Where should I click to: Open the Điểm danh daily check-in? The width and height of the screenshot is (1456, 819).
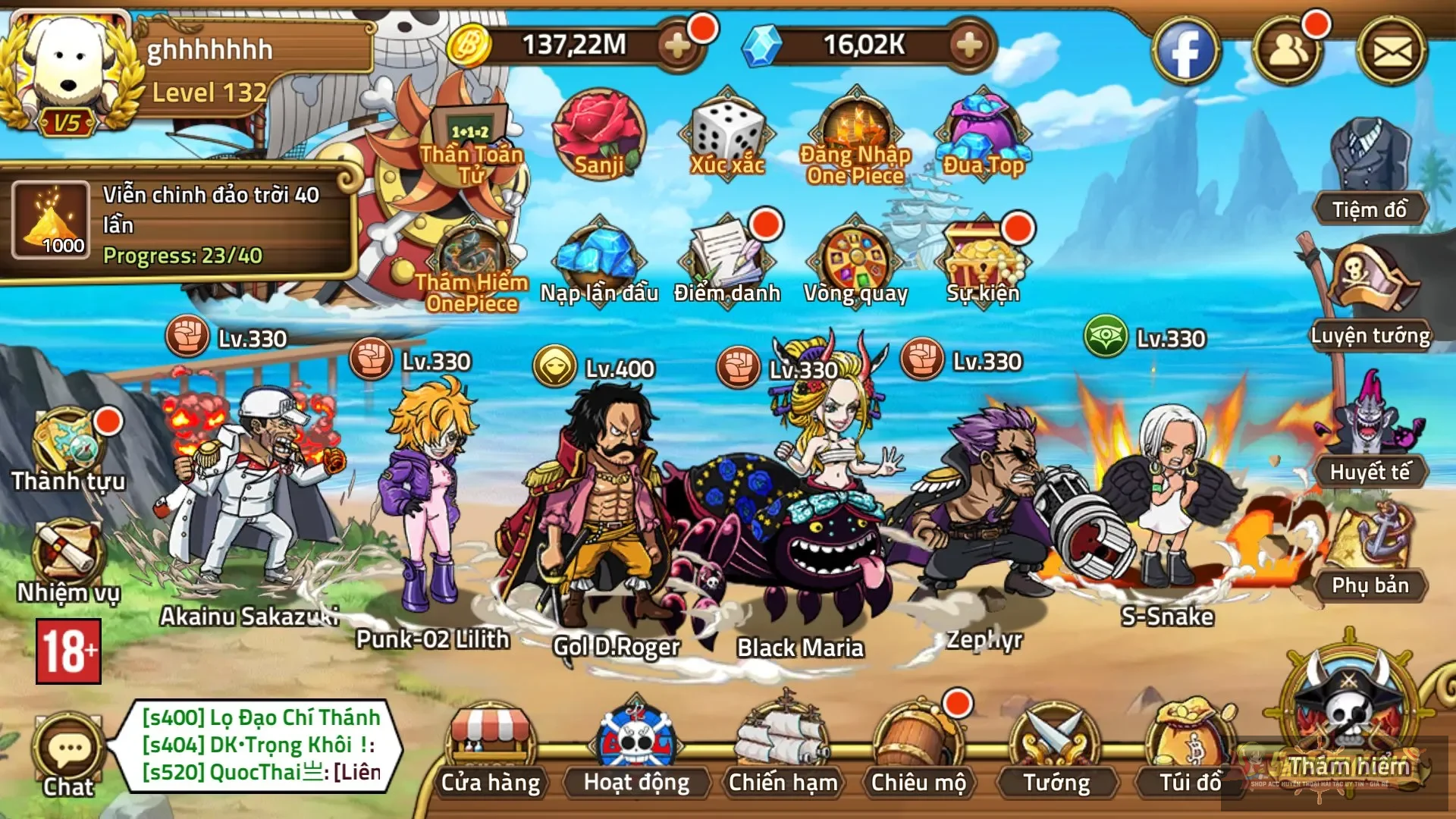tap(727, 262)
